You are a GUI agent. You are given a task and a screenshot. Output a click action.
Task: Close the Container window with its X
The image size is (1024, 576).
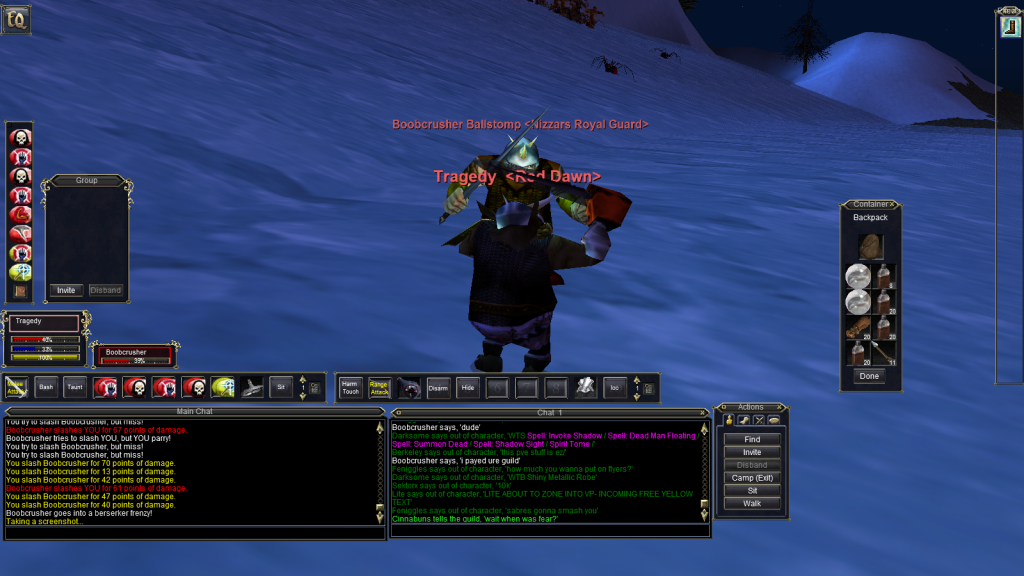[896, 205]
